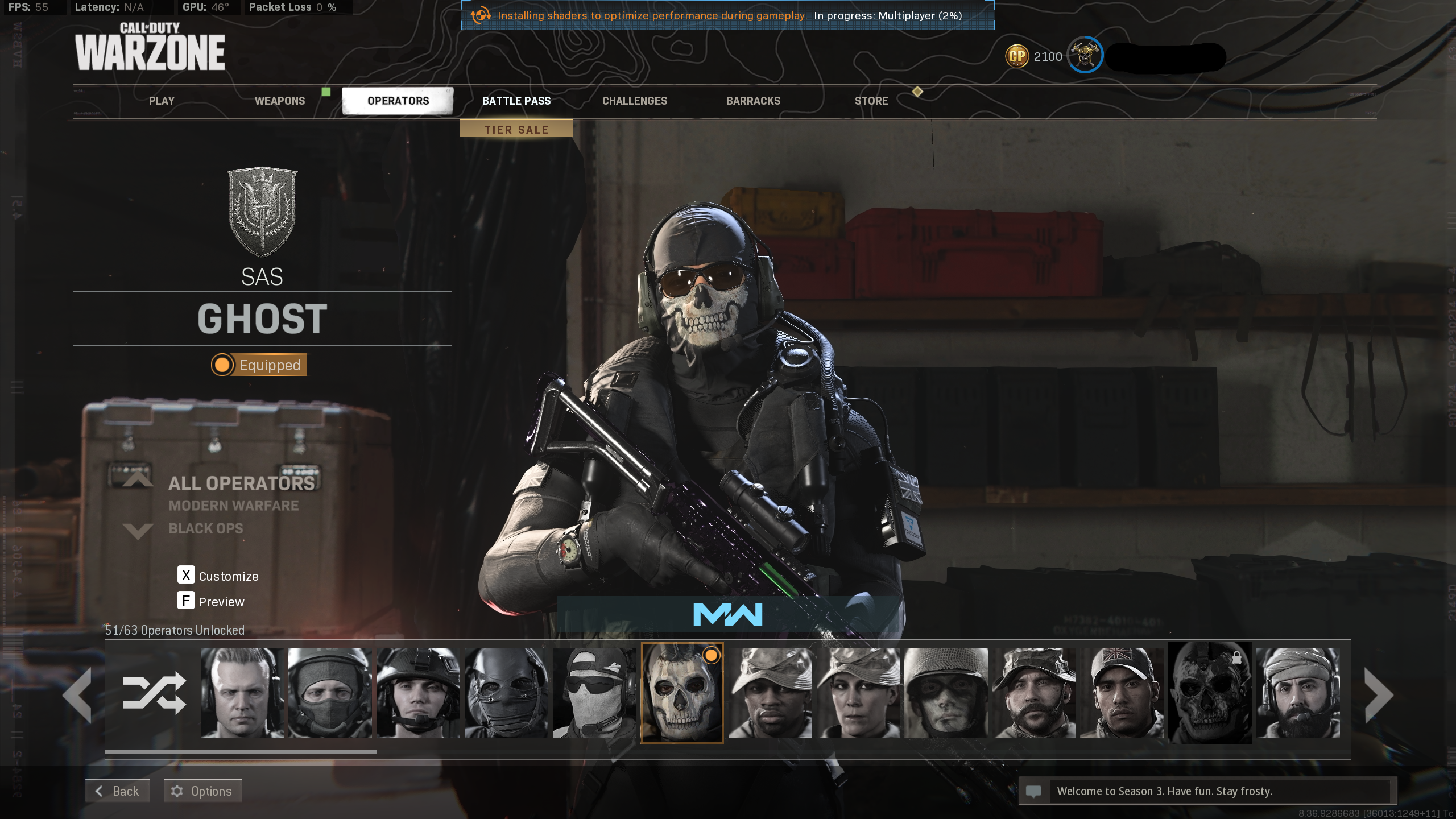Select the bearded operator with head wrap
The height and width of the screenshot is (819, 1456).
click(1297, 693)
